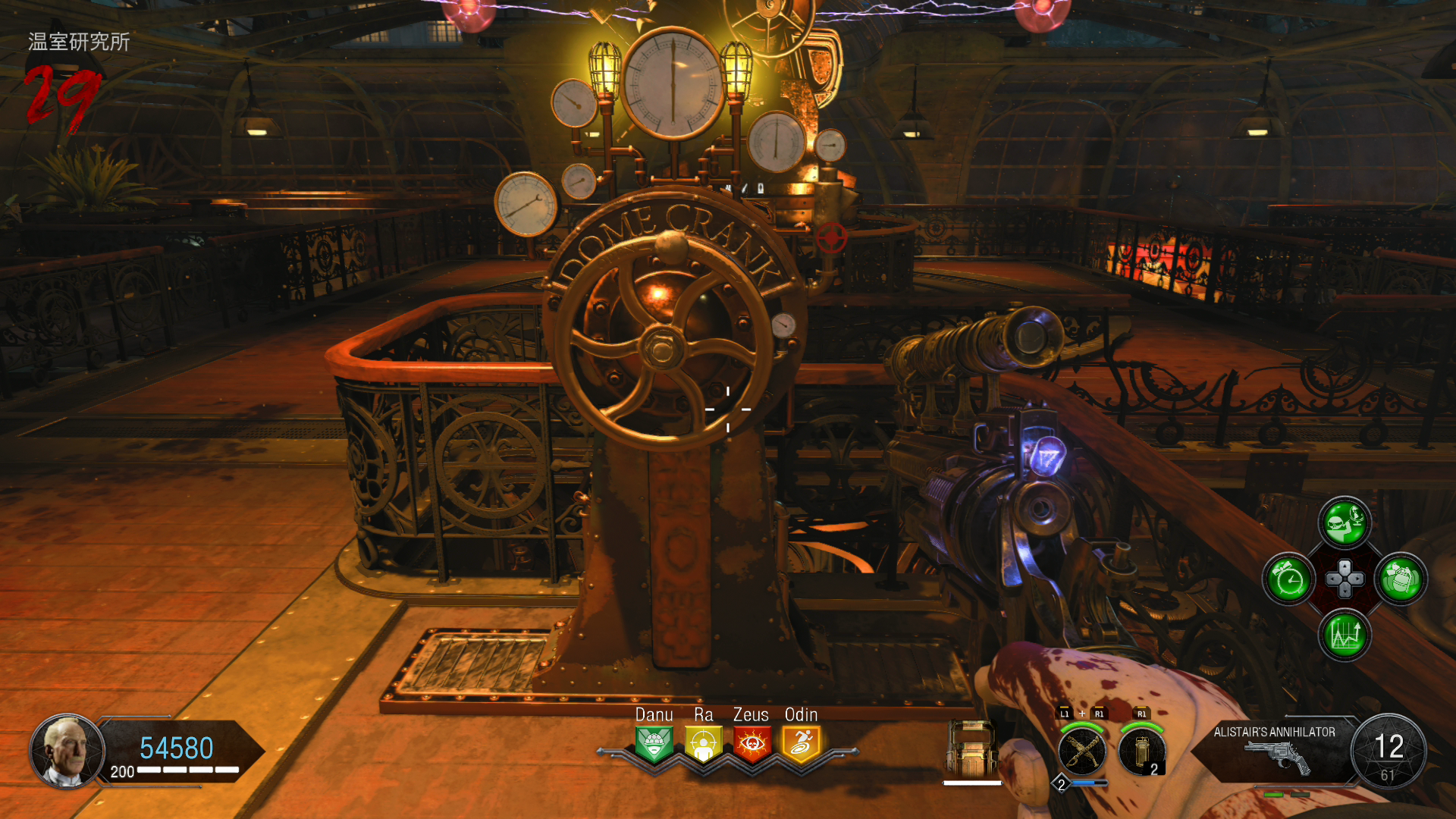Select the tactical equipment canister icon

1141,751
